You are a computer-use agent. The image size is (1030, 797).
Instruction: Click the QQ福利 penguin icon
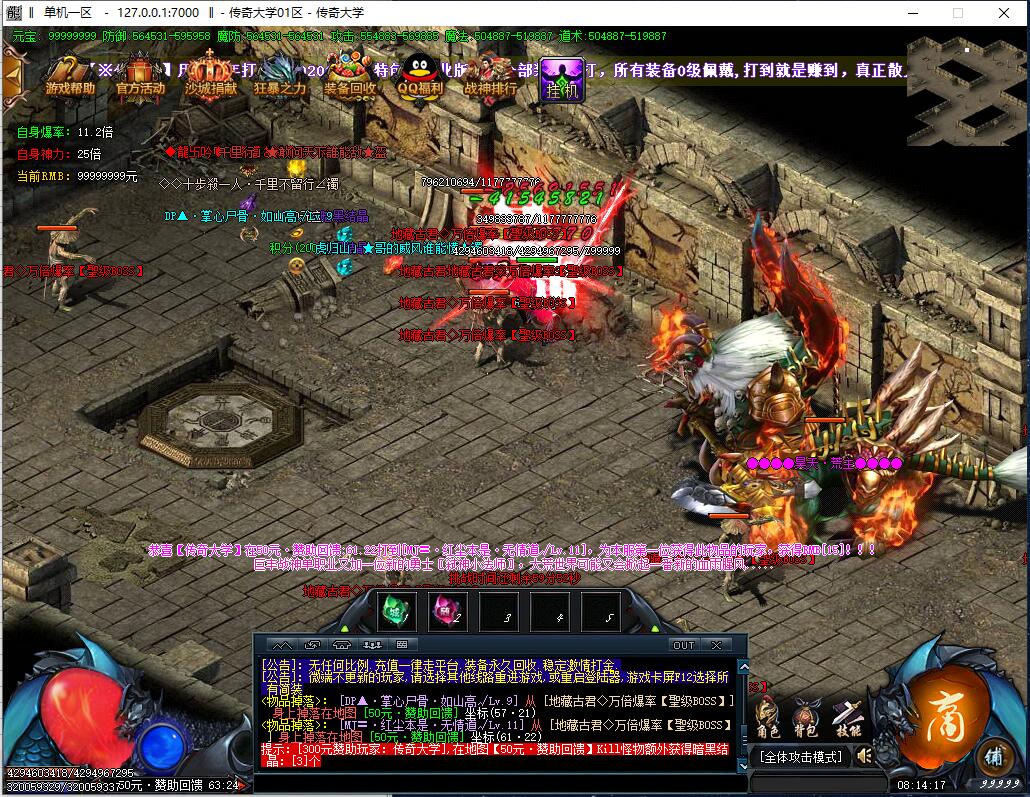[x=420, y=76]
